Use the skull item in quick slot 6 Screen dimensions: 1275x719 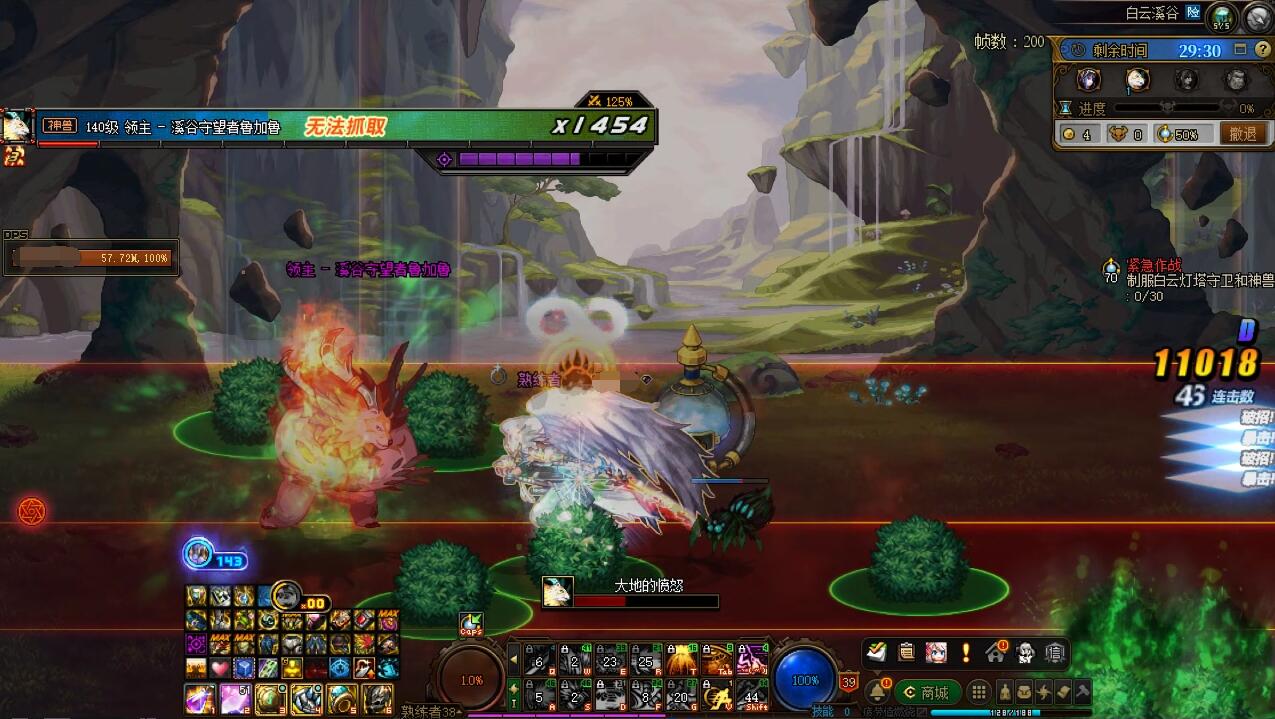(377, 698)
